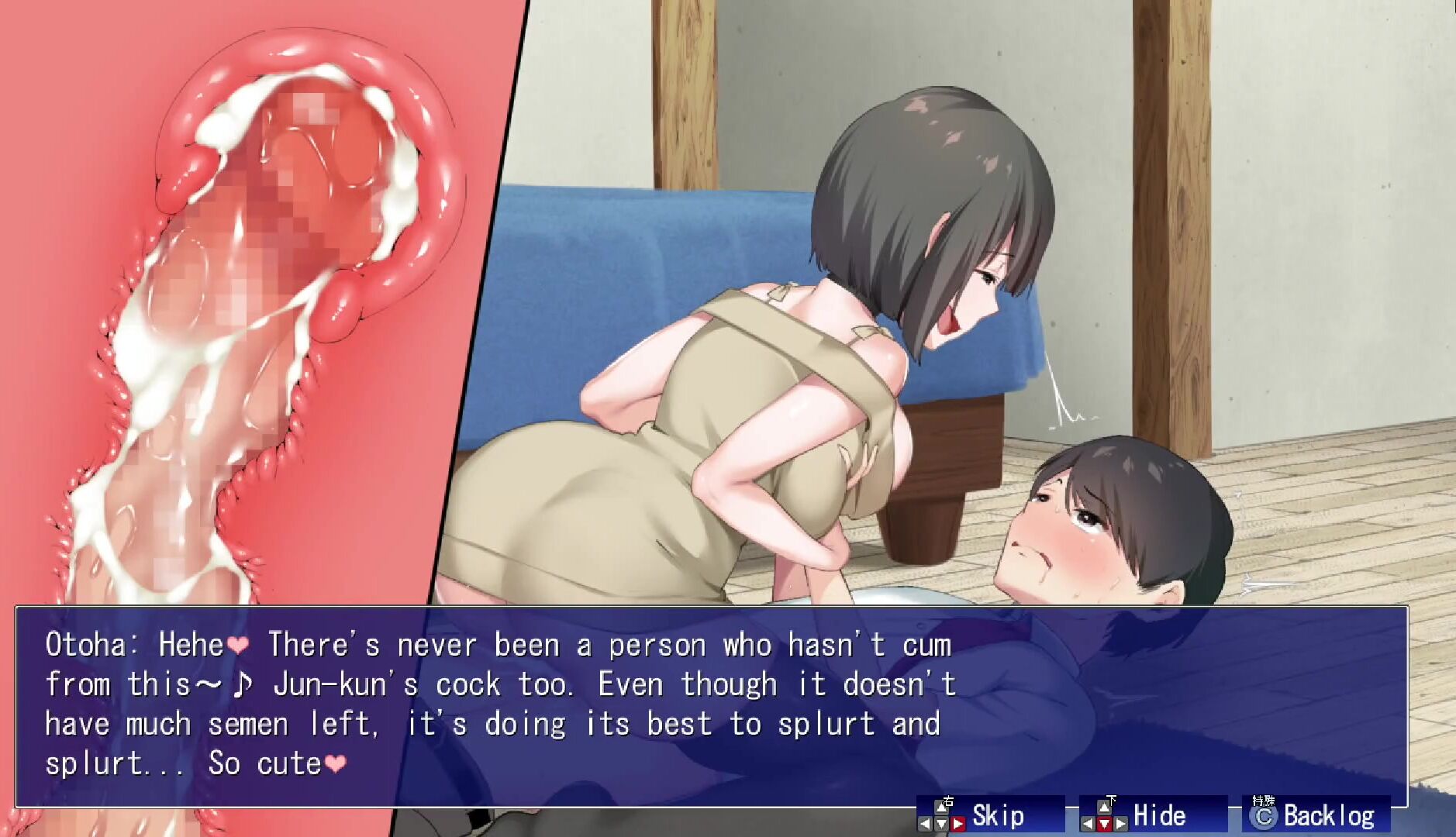Open the Backlog

tap(1316, 815)
